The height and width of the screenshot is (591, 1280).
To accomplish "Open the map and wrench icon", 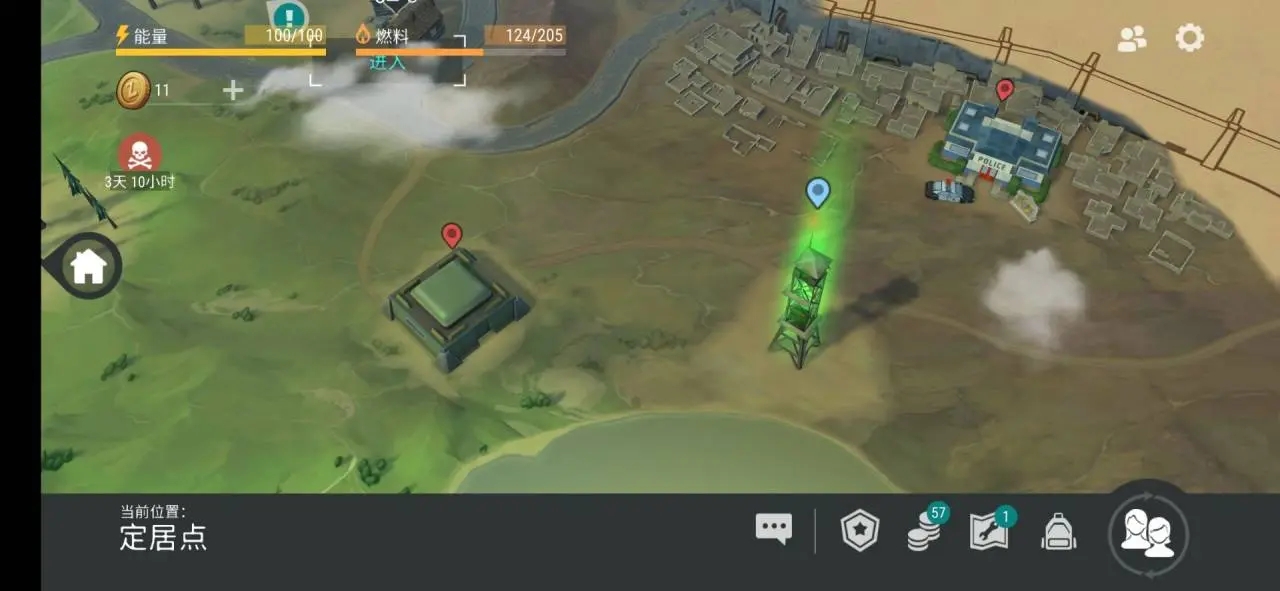I will (989, 531).
